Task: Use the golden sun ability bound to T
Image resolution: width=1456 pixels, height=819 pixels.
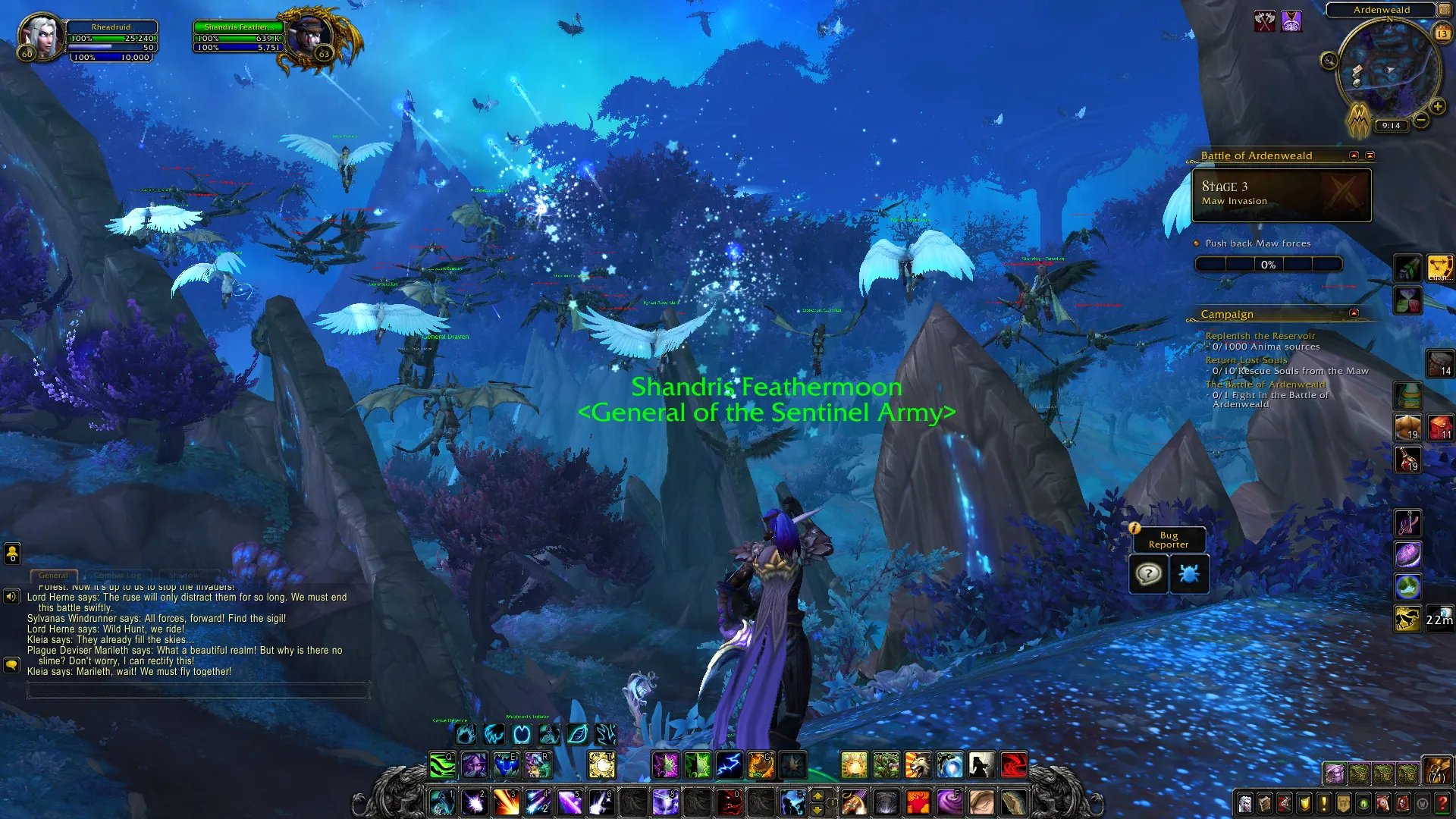Action: [602, 765]
